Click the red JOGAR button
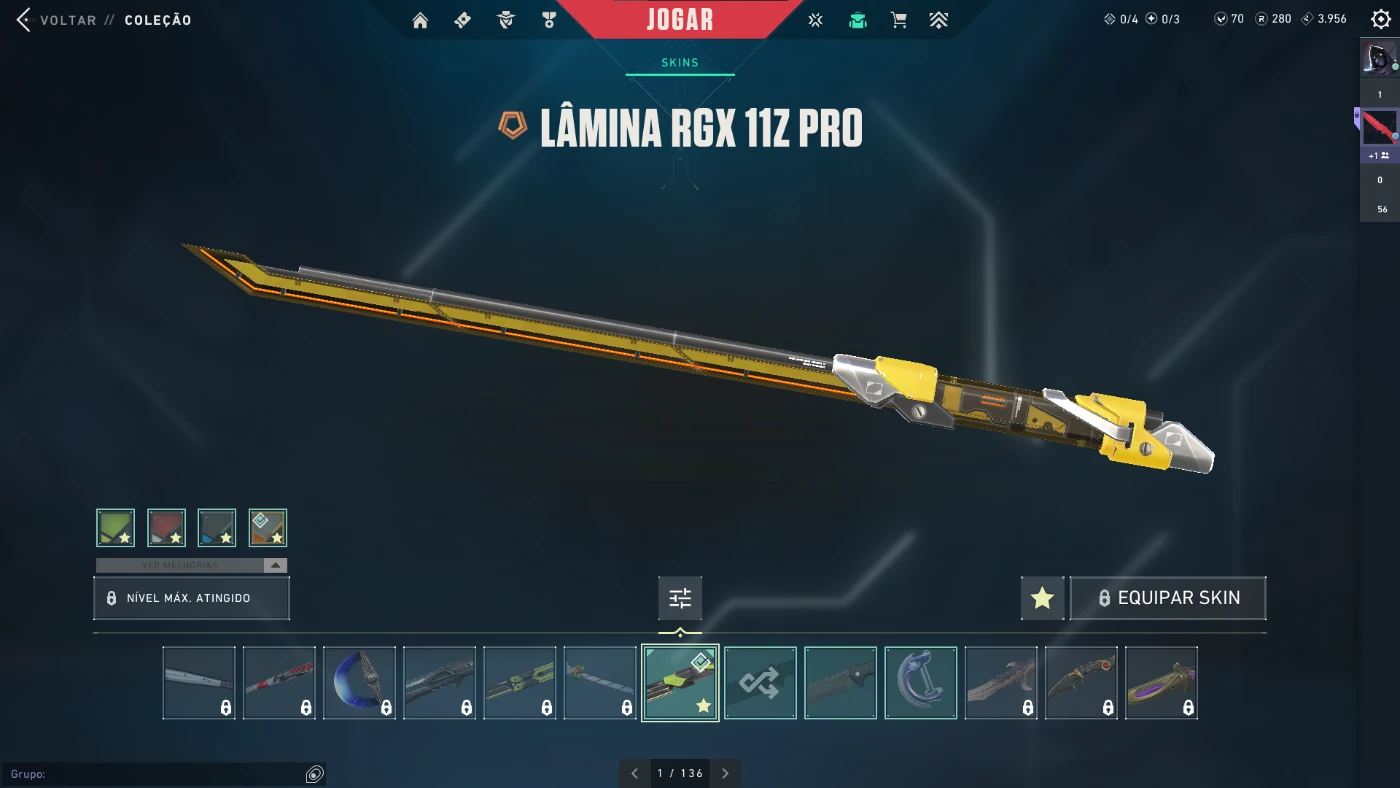 pyautogui.click(x=680, y=19)
